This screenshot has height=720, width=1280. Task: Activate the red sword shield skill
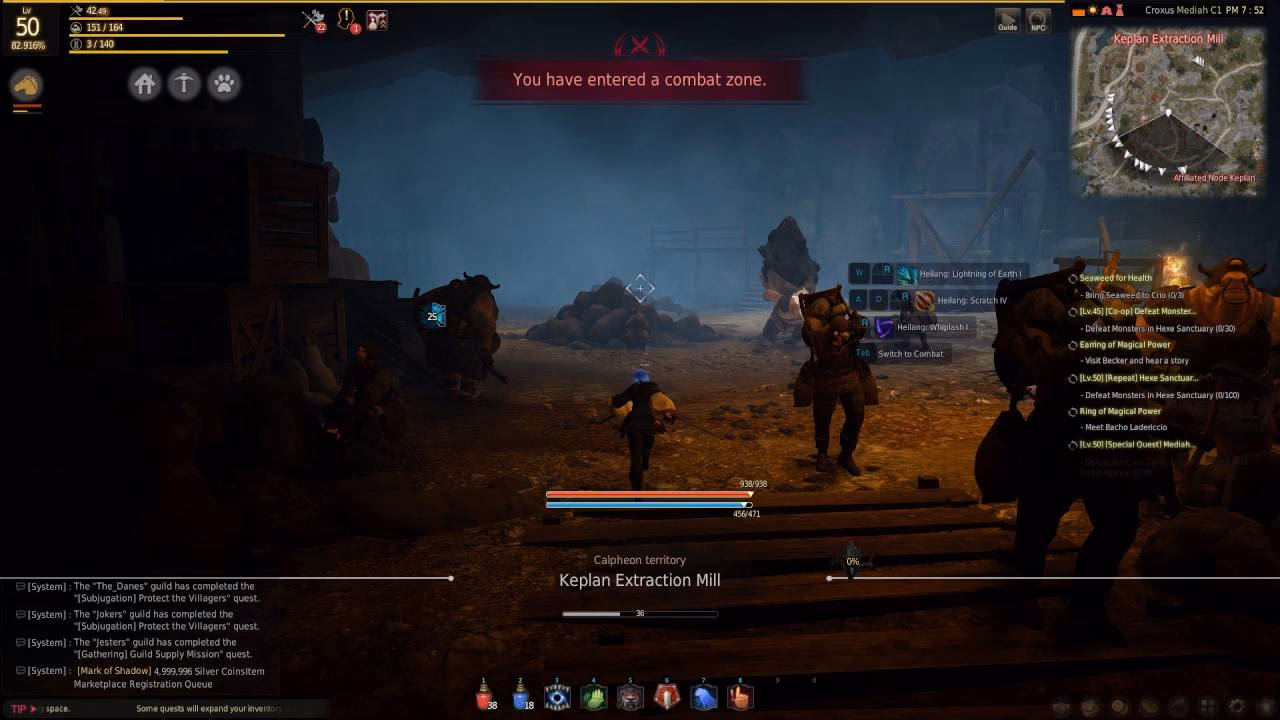point(667,697)
